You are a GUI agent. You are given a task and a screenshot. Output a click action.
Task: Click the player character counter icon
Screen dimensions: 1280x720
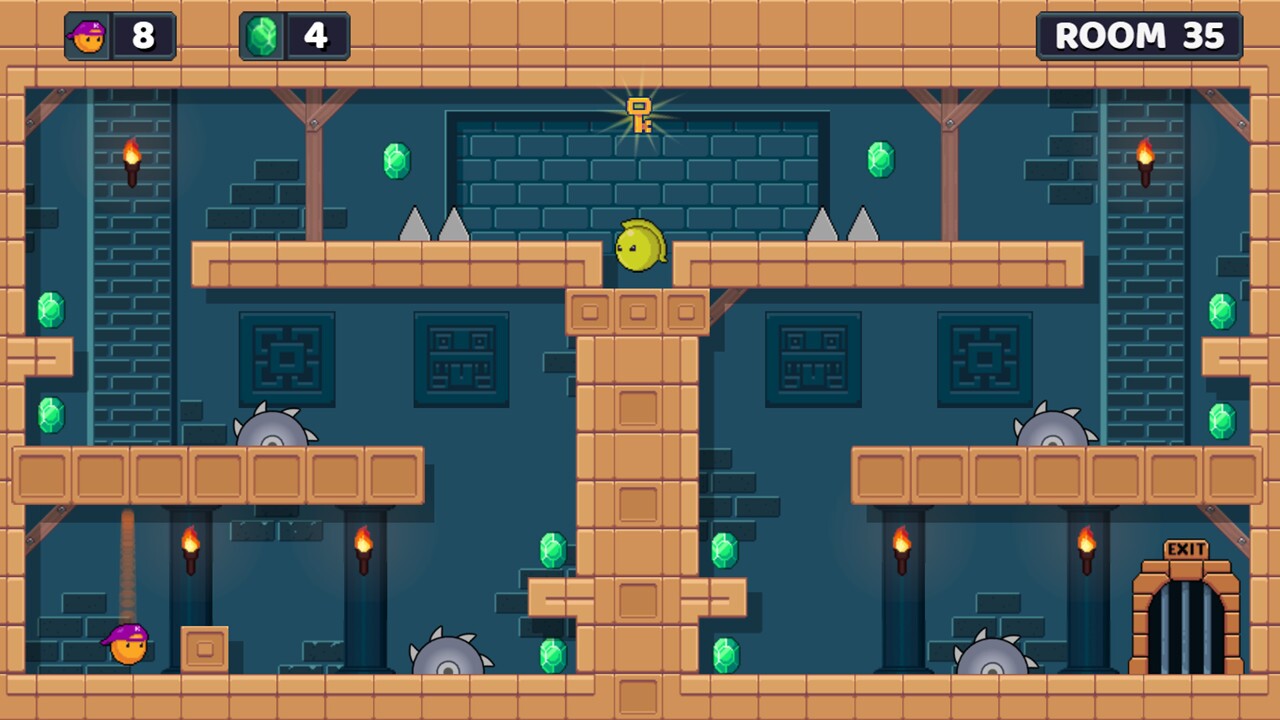tap(87, 36)
